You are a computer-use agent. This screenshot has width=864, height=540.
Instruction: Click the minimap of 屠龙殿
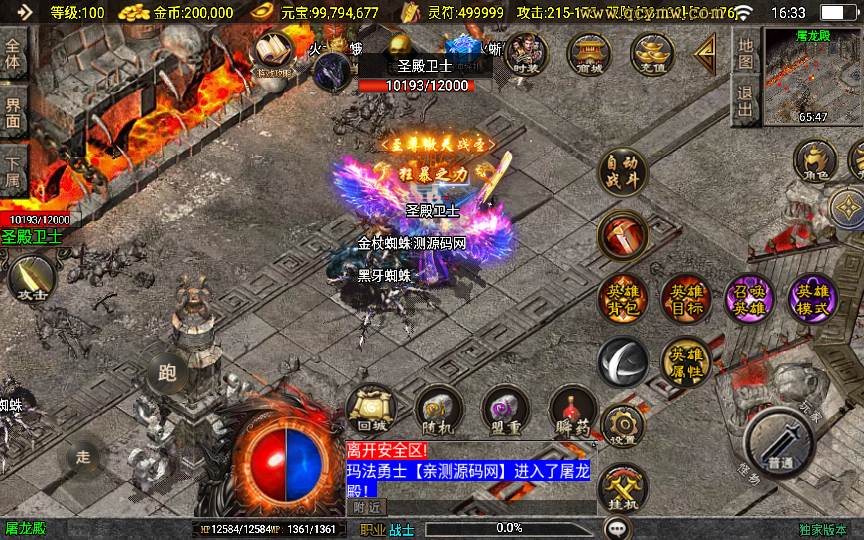(812, 75)
